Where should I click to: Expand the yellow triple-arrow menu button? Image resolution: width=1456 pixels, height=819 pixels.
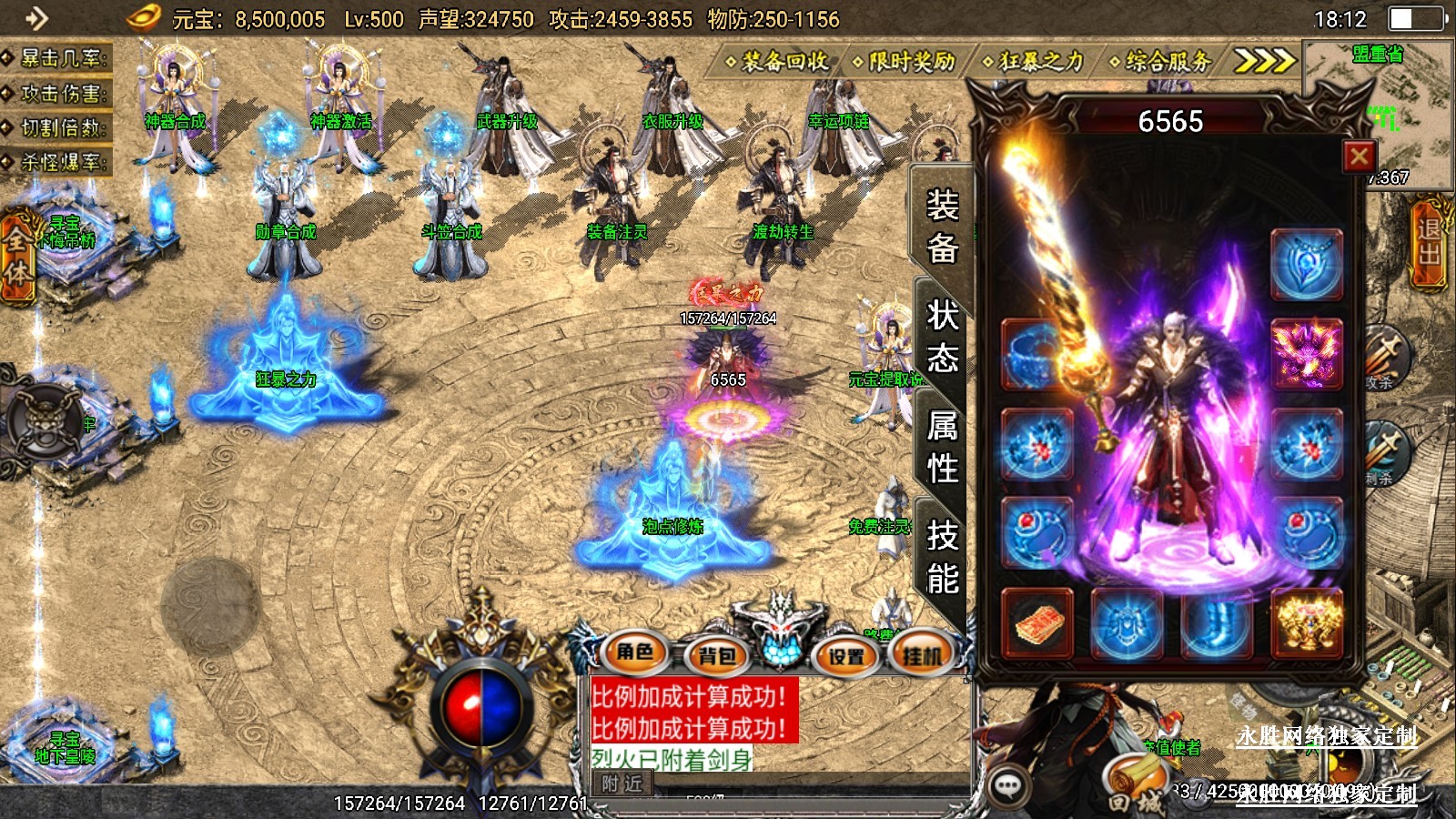point(1264,61)
